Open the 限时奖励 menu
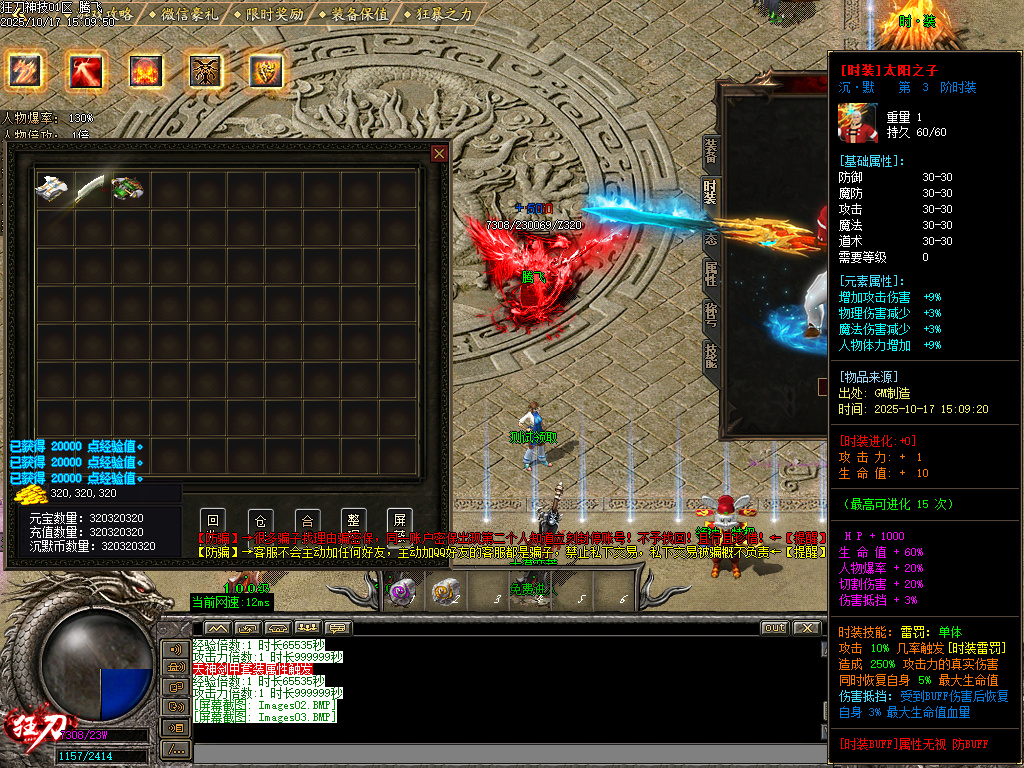The width and height of the screenshot is (1024, 768). (269, 14)
